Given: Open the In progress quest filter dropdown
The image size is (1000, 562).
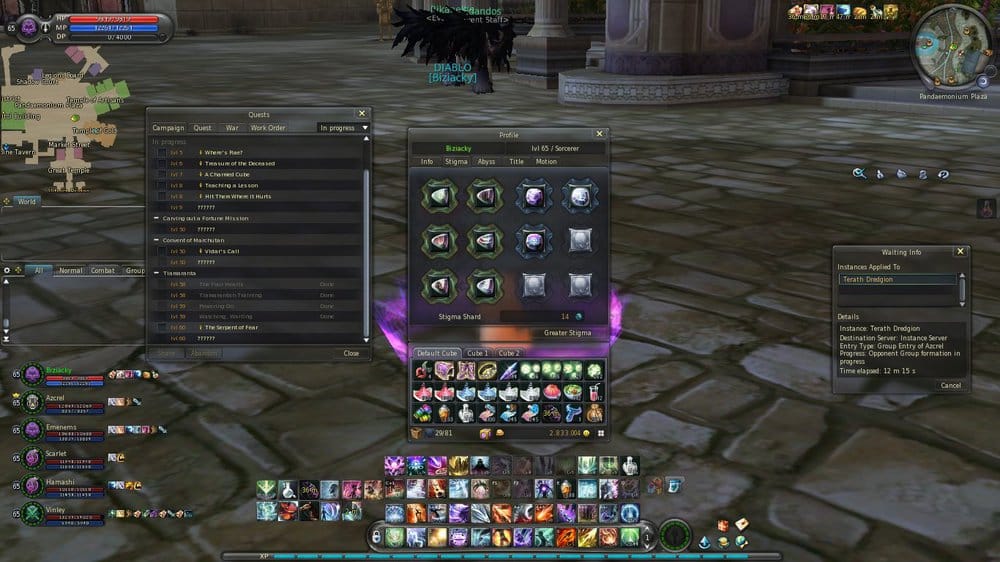Looking at the screenshot, I should point(343,128).
